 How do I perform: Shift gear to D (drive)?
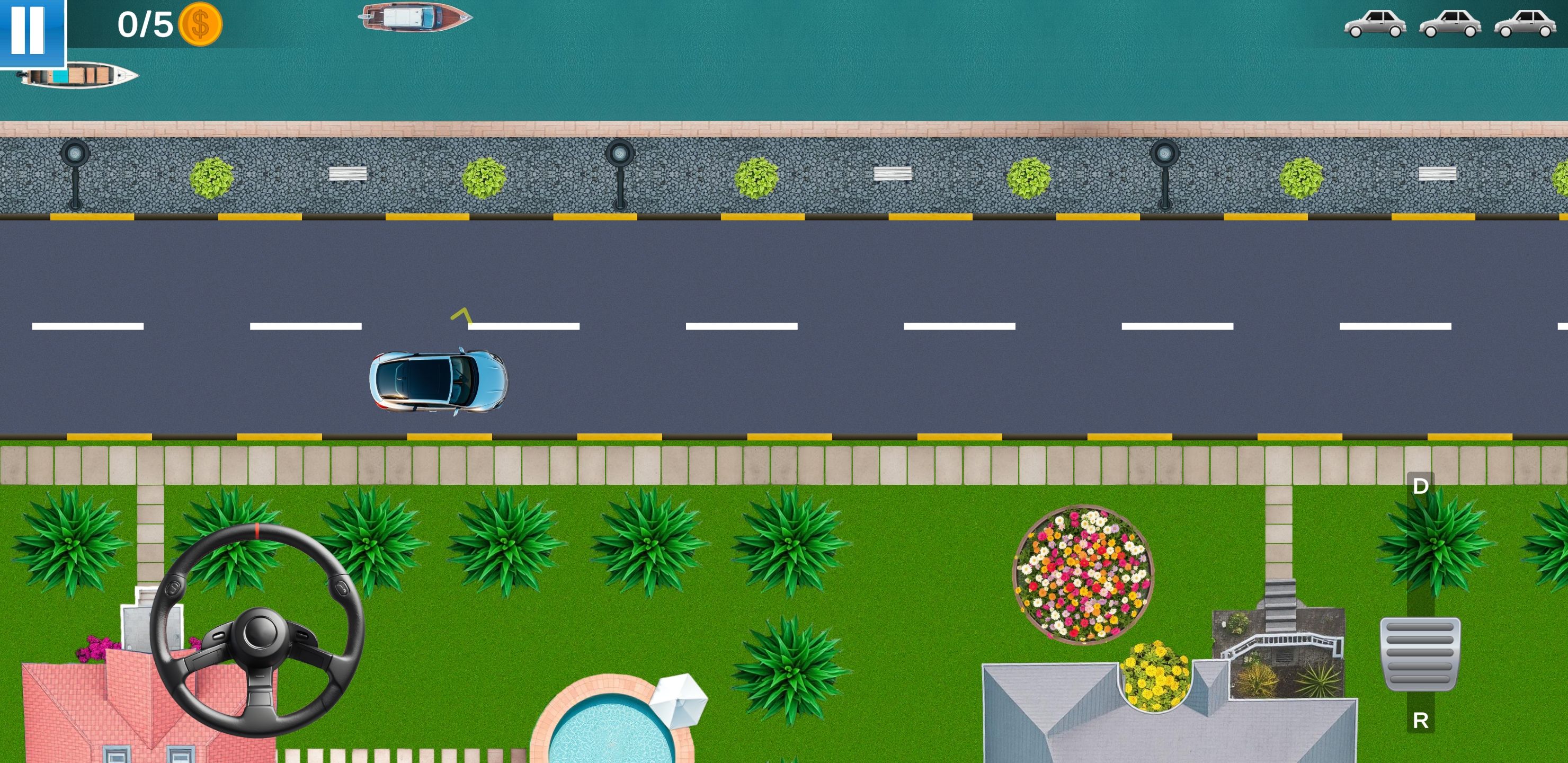click(x=1420, y=486)
